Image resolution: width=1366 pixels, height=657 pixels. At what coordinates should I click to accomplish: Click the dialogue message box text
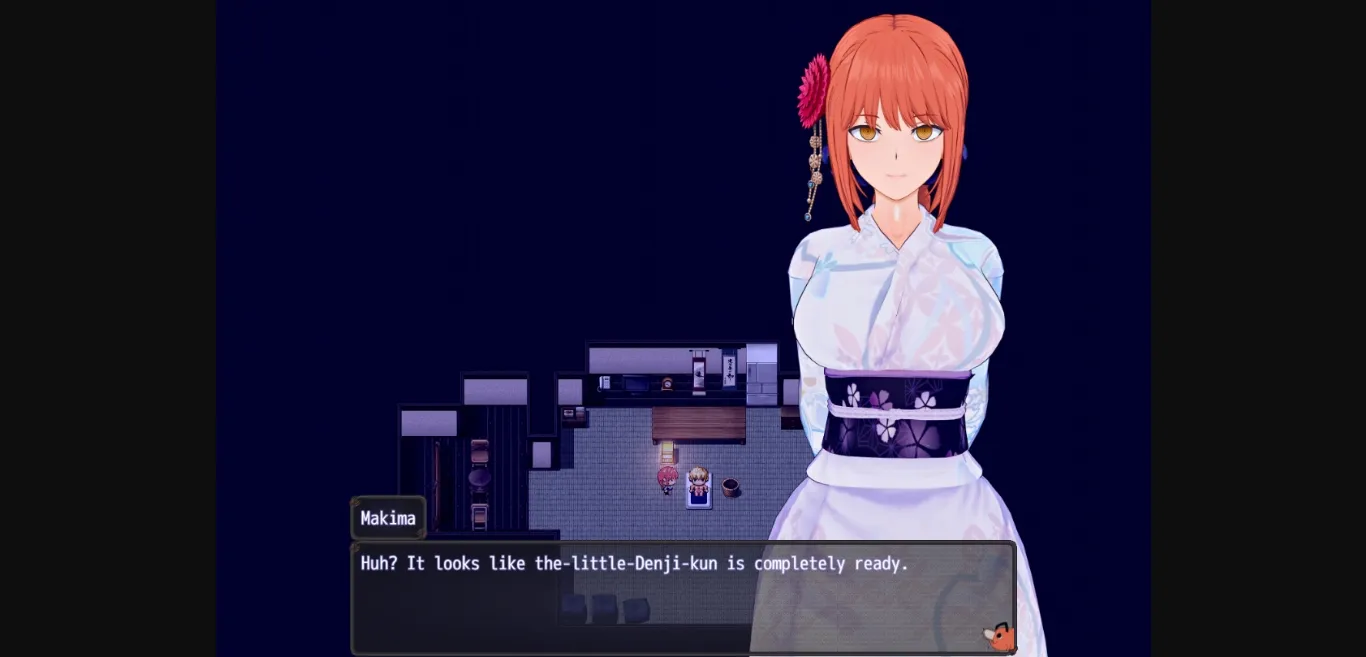[634, 564]
